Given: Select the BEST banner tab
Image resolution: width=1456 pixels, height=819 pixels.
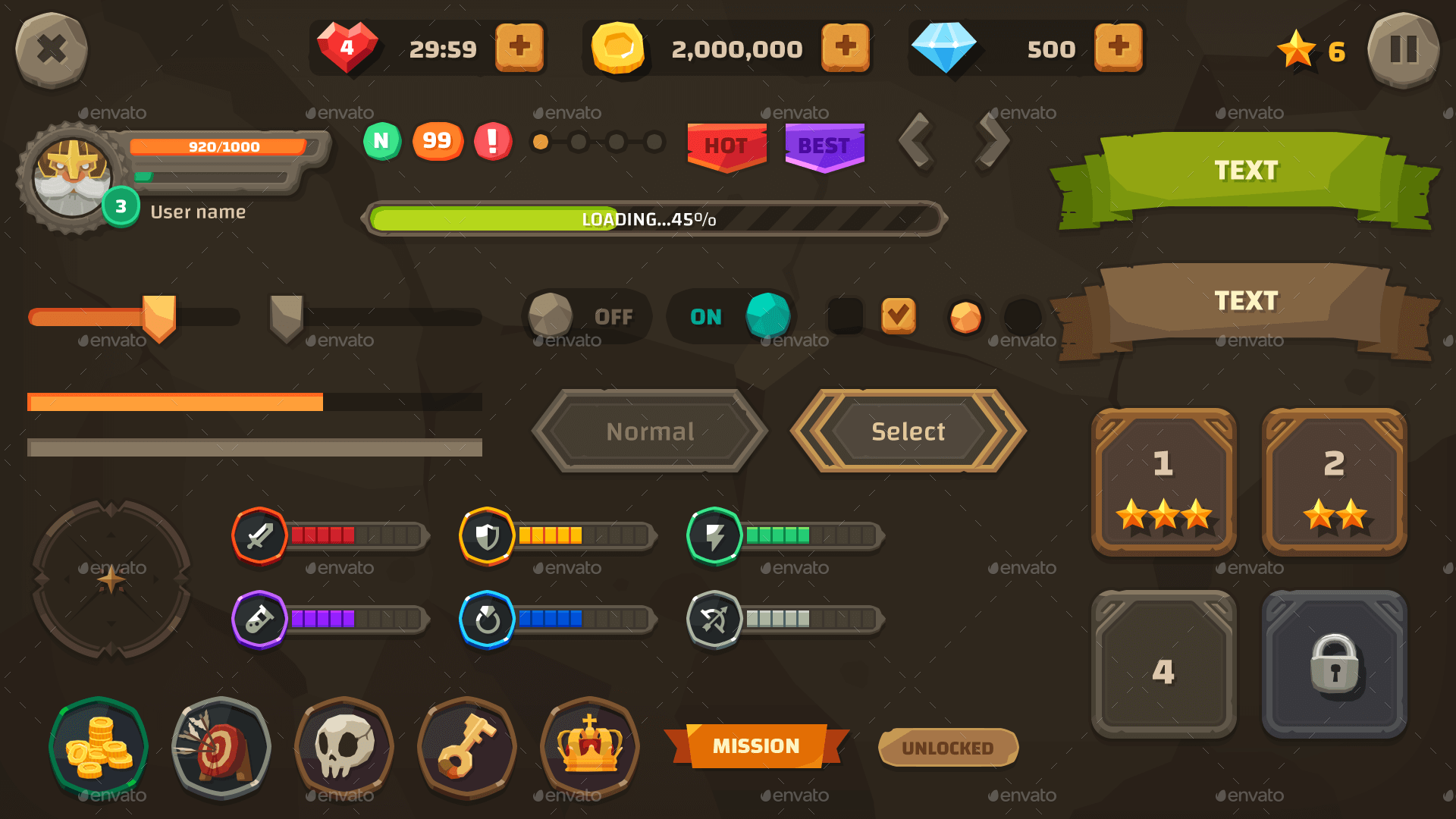Looking at the screenshot, I should coord(824,146).
